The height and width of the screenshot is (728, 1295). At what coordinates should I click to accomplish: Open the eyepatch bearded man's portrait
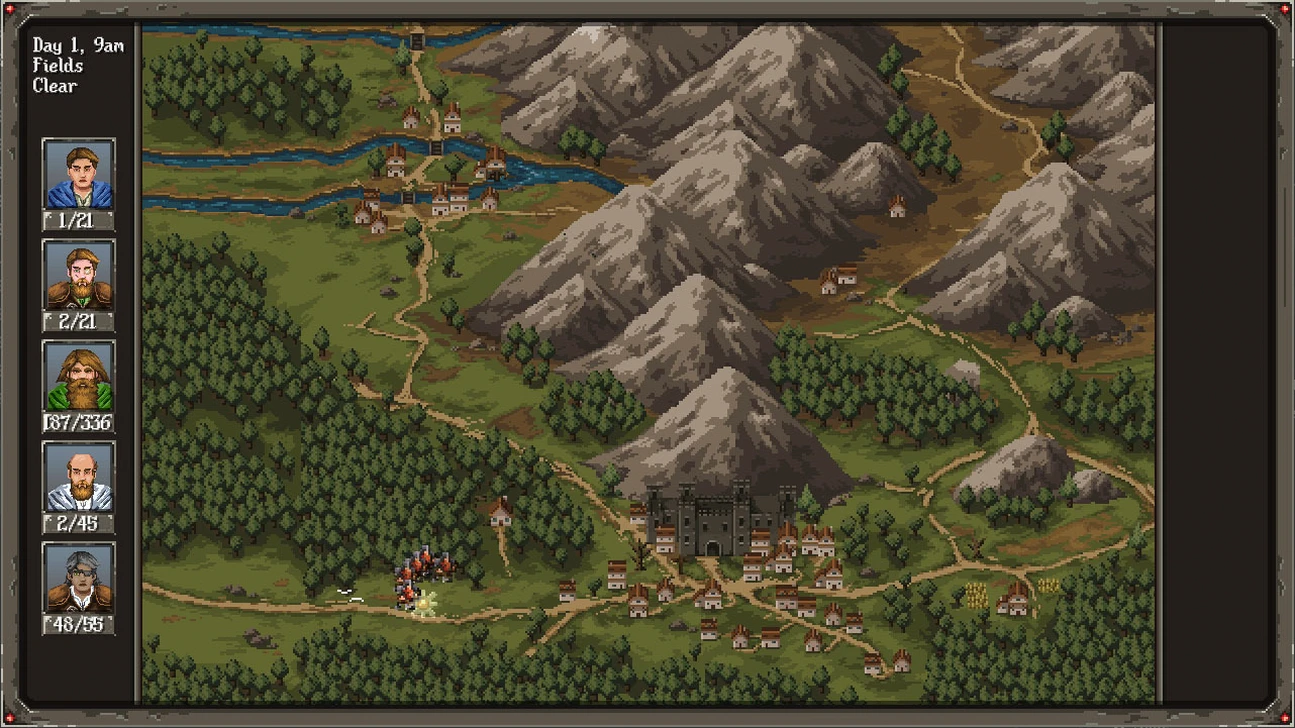(78, 276)
